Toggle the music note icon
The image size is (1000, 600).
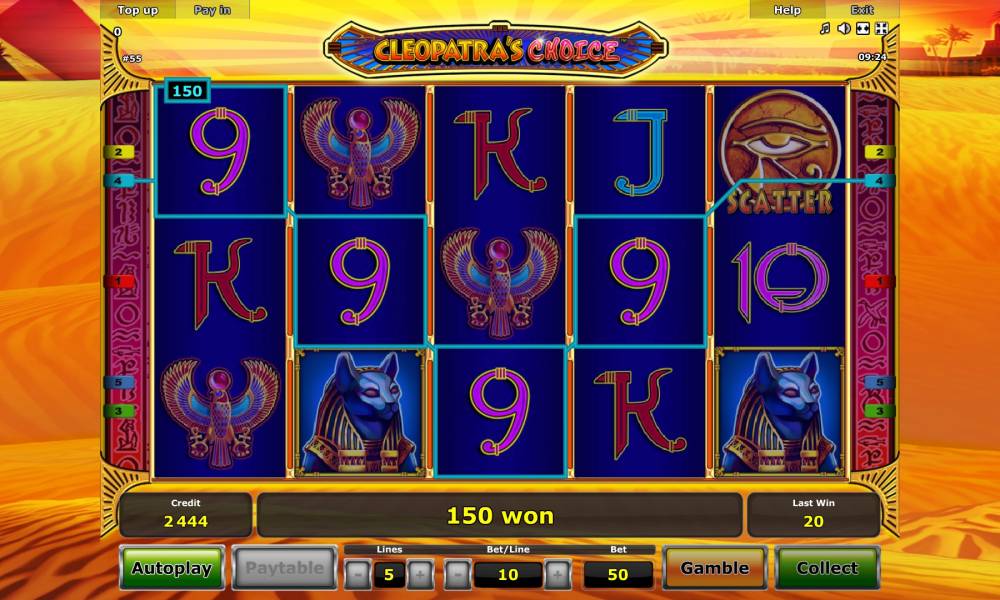click(x=825, y=29)
